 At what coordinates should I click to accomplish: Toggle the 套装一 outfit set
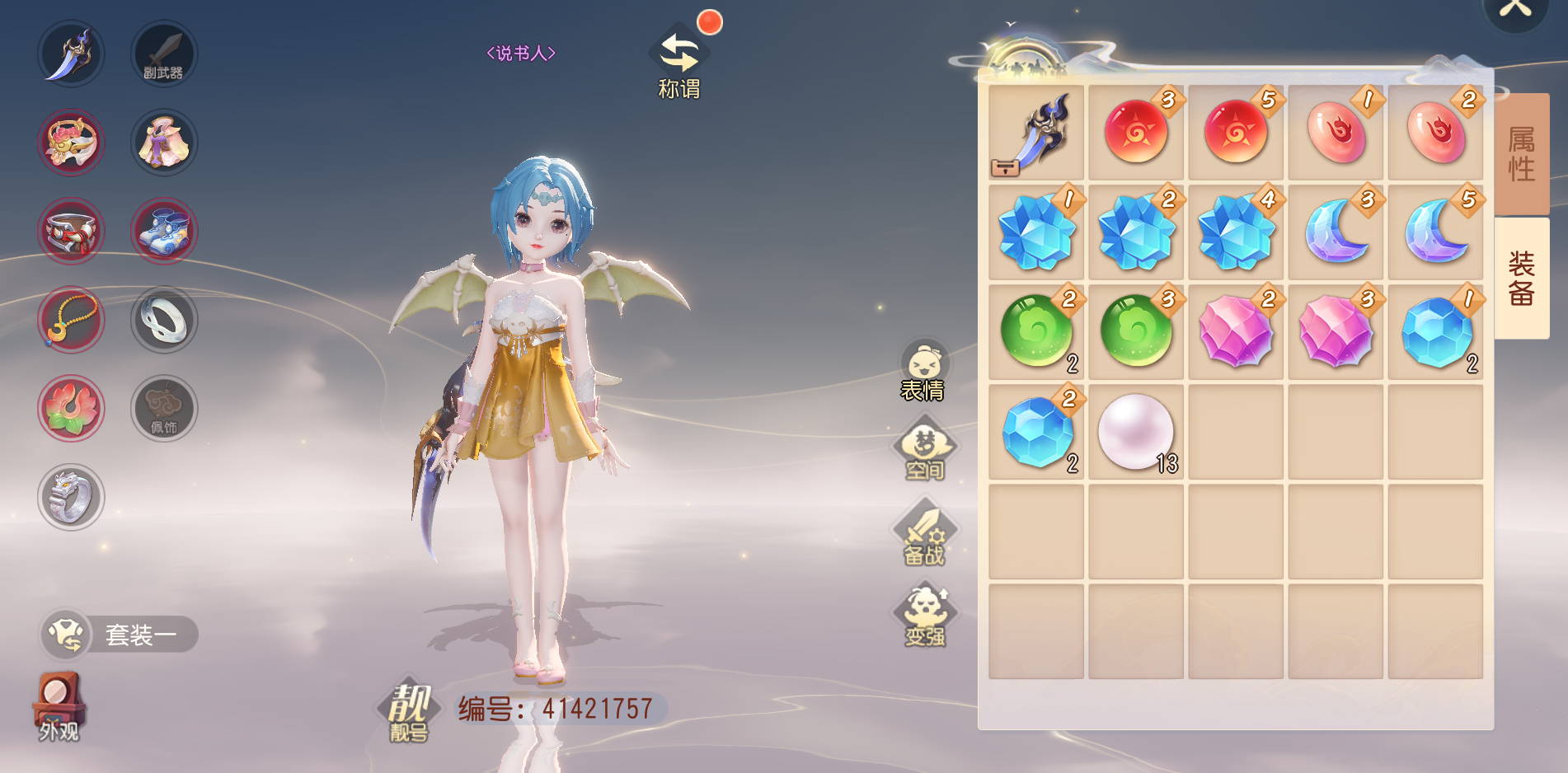point(120,635)
